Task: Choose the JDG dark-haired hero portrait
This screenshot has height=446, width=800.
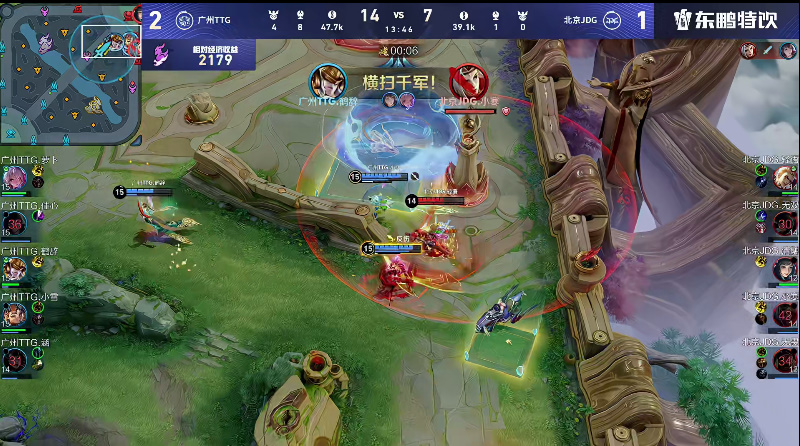Action: (785, 269)
